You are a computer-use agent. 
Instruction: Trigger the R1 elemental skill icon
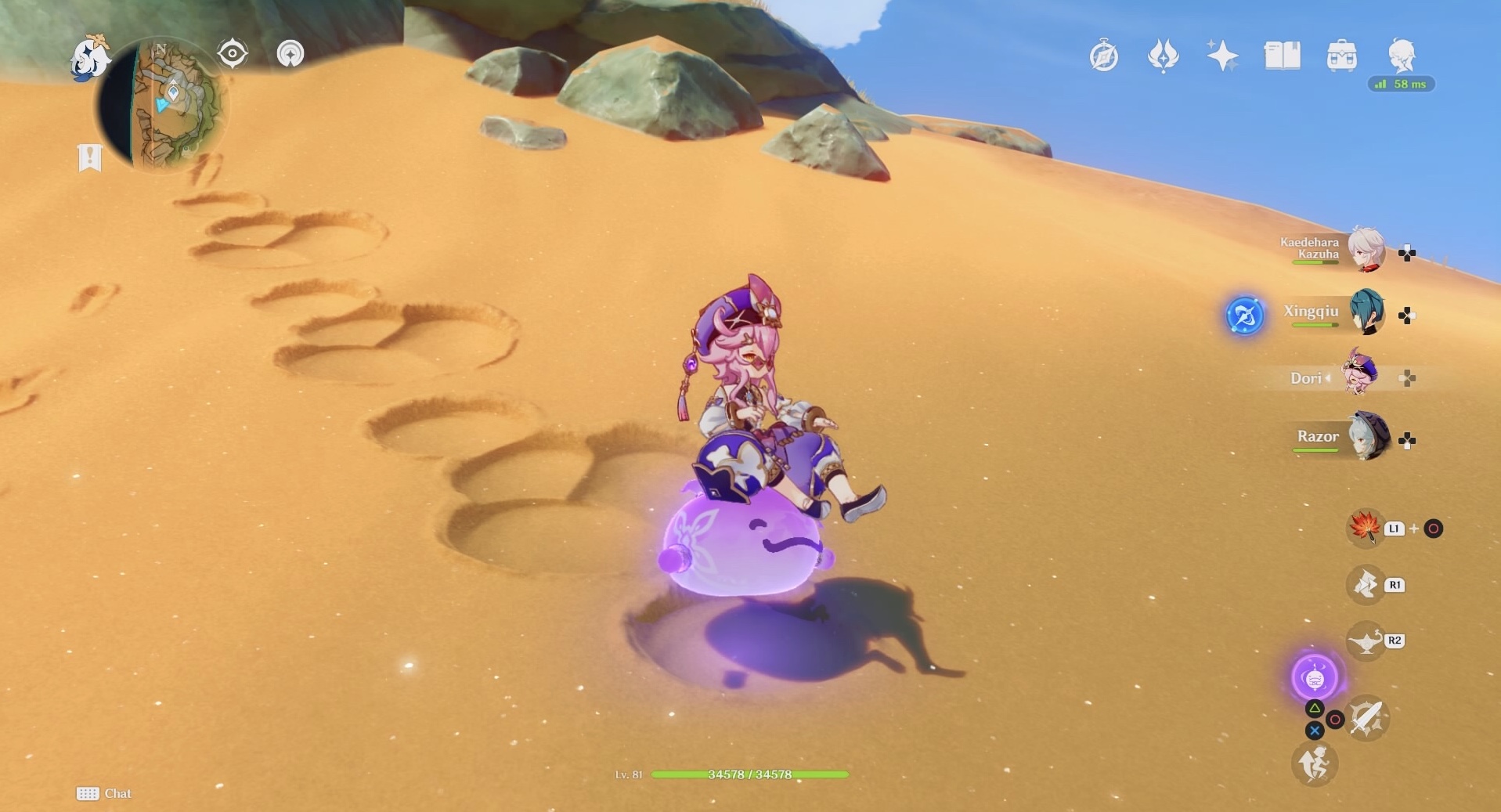pos(1367,585)
